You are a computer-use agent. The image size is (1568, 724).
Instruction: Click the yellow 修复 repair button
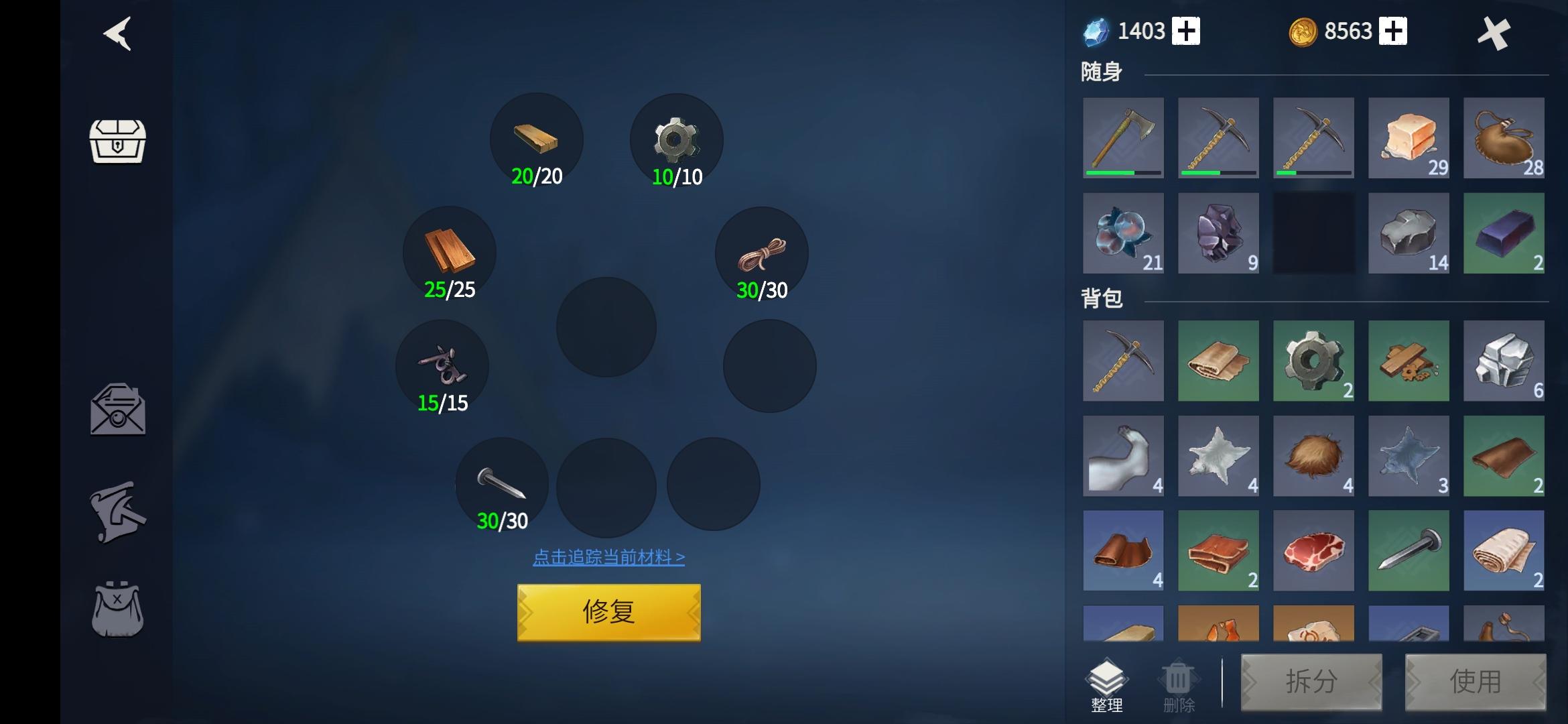tap(608, 612)
